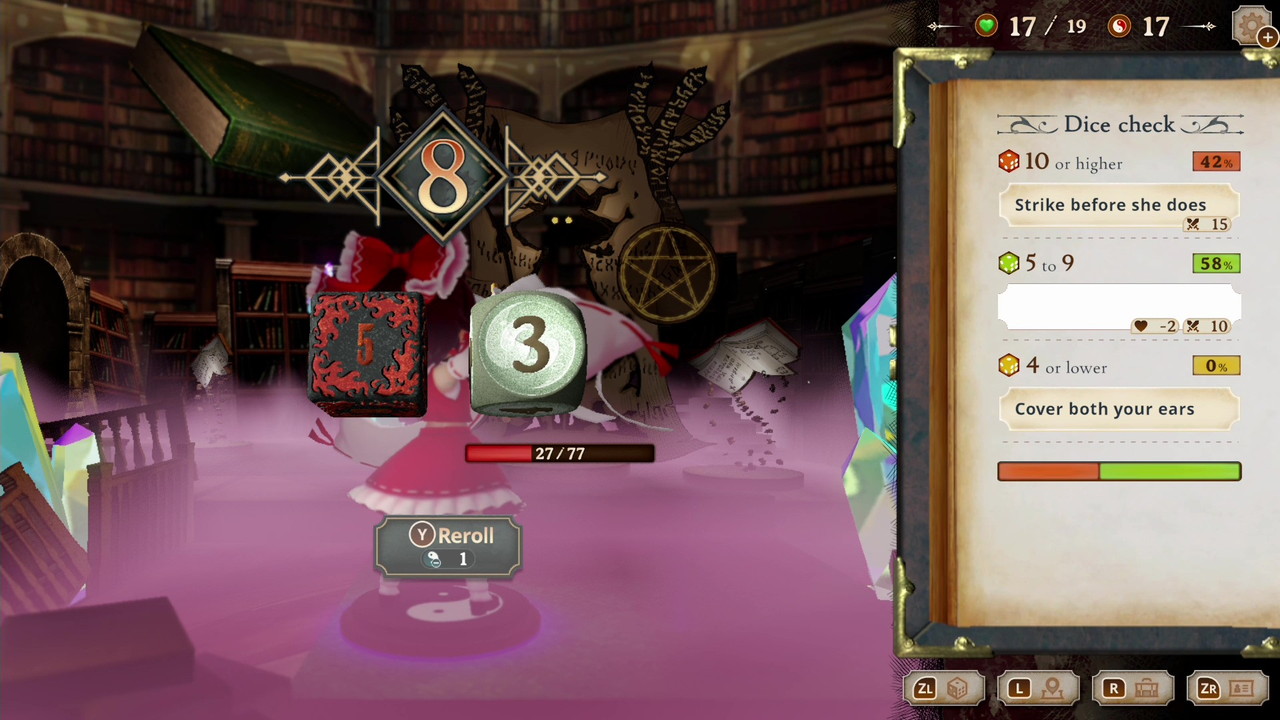Viewport: 1280px width, 720px height.
Task: Click the 42% probability badge
Action: (x=1216, y=161)
